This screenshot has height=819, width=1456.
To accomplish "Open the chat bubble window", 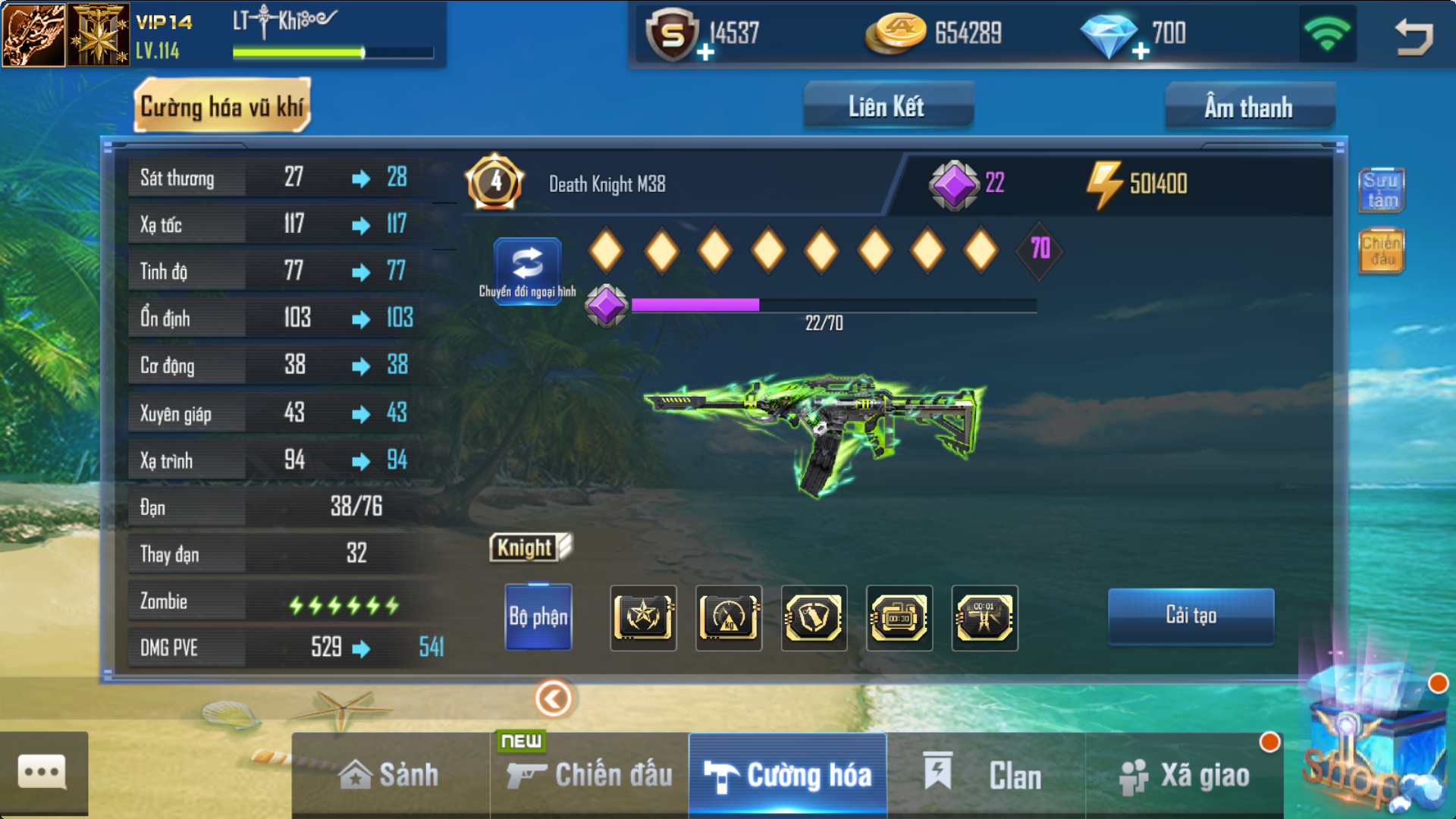I will click(x=42, y=773).
